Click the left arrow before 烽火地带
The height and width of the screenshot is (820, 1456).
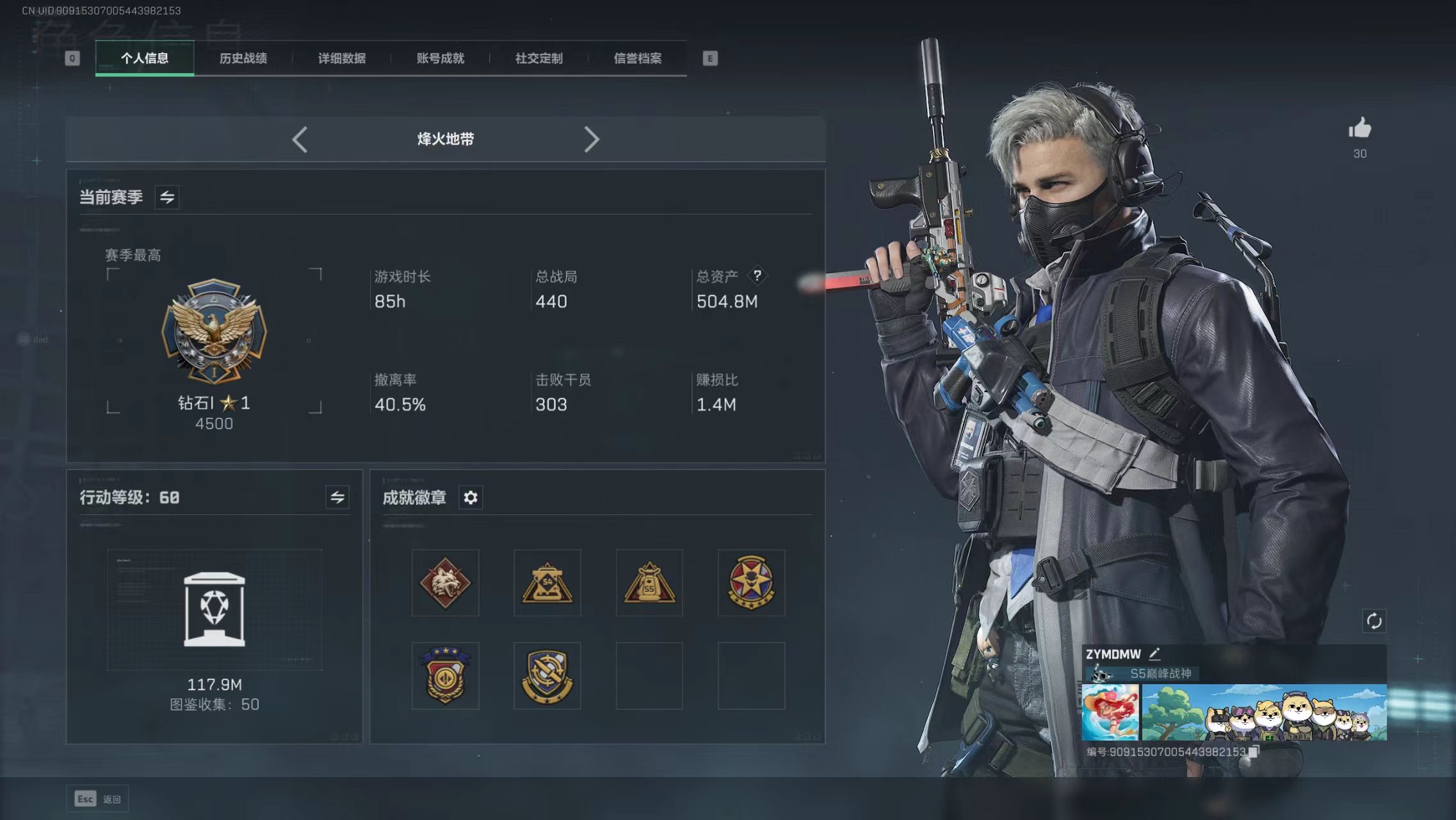300,139
